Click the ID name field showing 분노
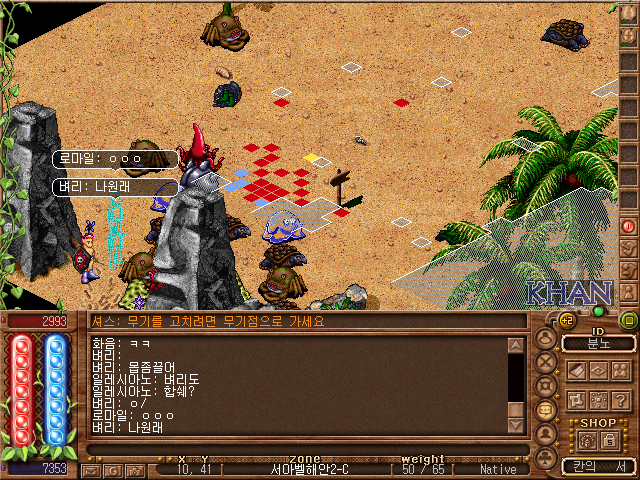 (597, 343)
